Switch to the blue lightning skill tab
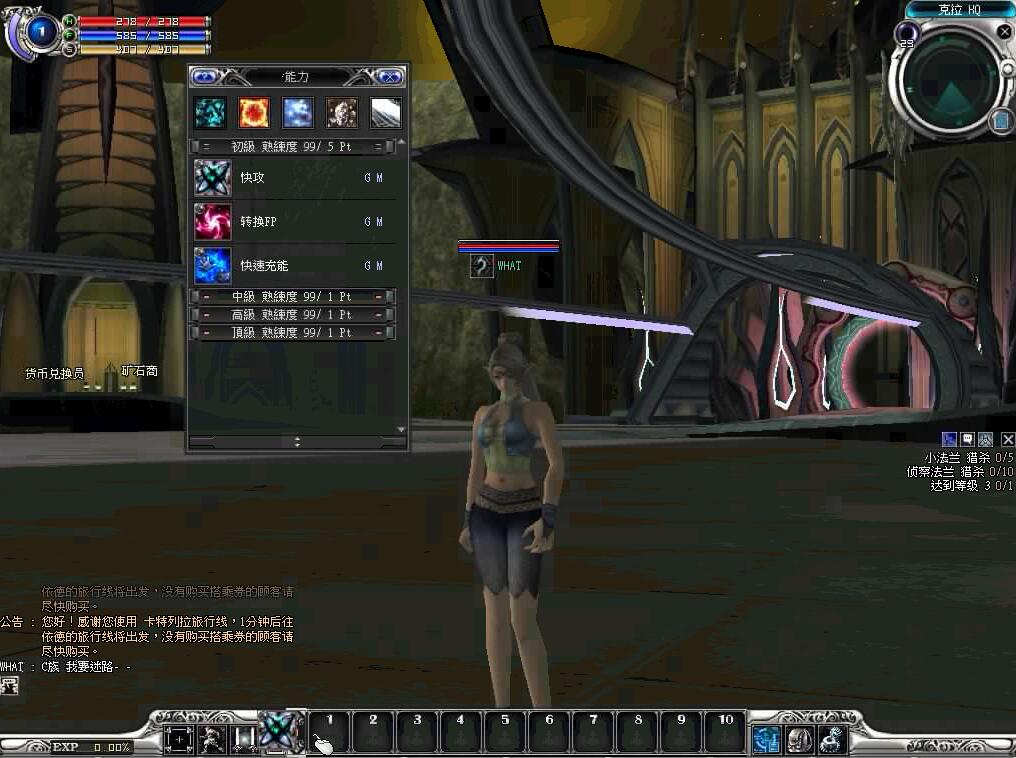 (x=298, y=112)
